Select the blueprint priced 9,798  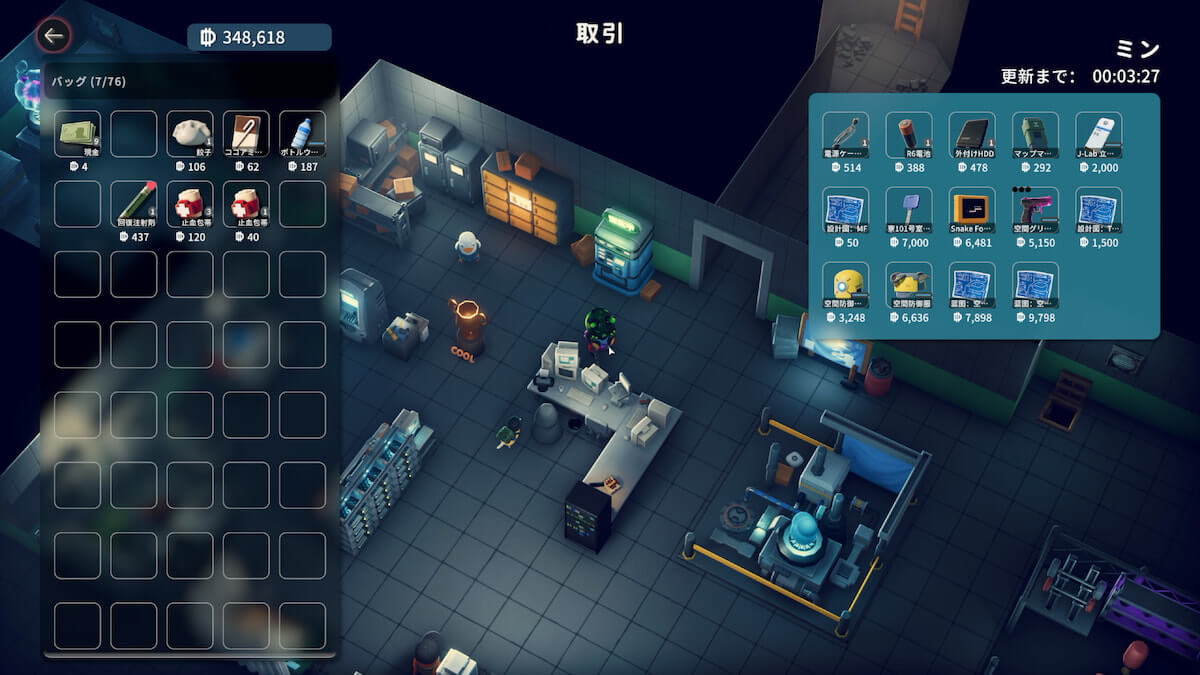[1035, 285]
